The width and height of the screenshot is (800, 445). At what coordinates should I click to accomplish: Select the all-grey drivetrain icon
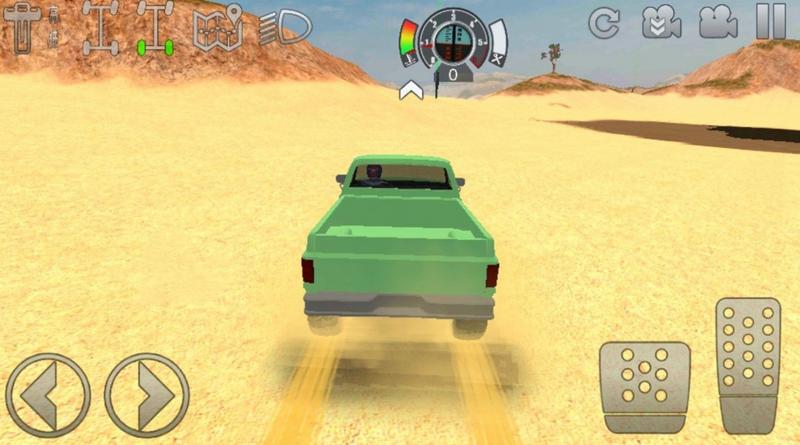(x=100, y=27)
